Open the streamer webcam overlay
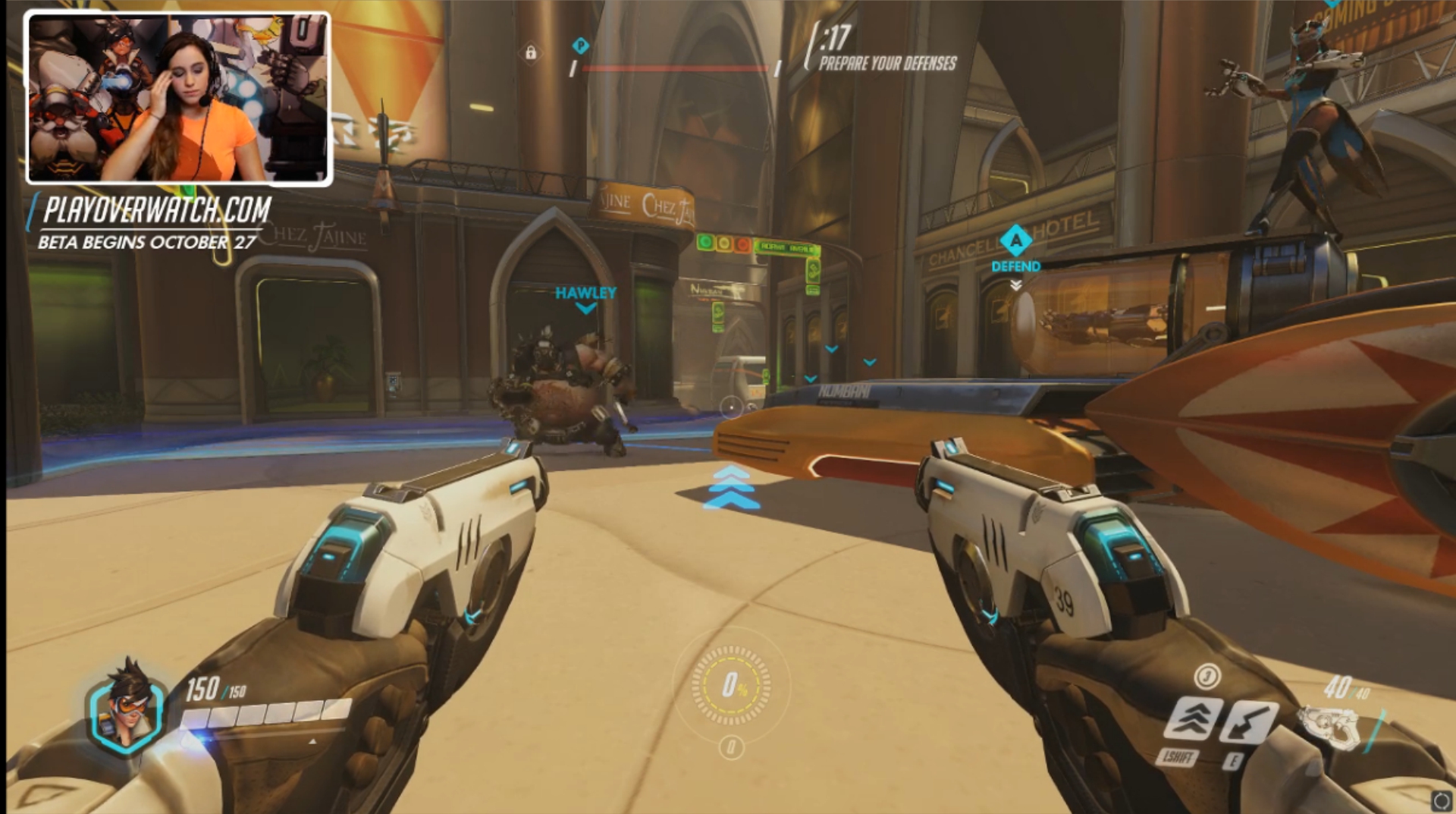The image size is (1456, 814). point(179,98)
